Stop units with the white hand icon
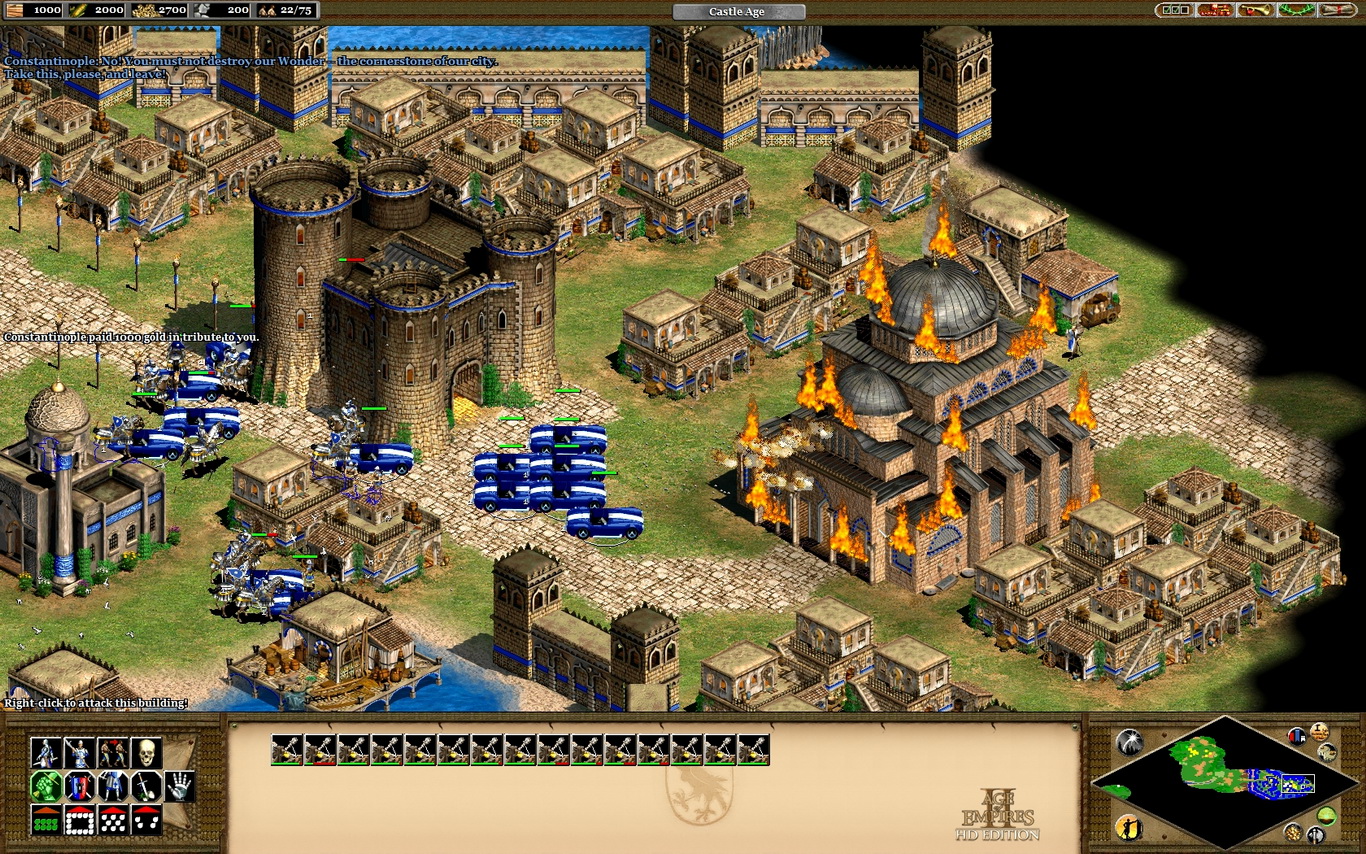Image resolution: width=1366 pixels, height=854 pixels. tap(179, 786)
